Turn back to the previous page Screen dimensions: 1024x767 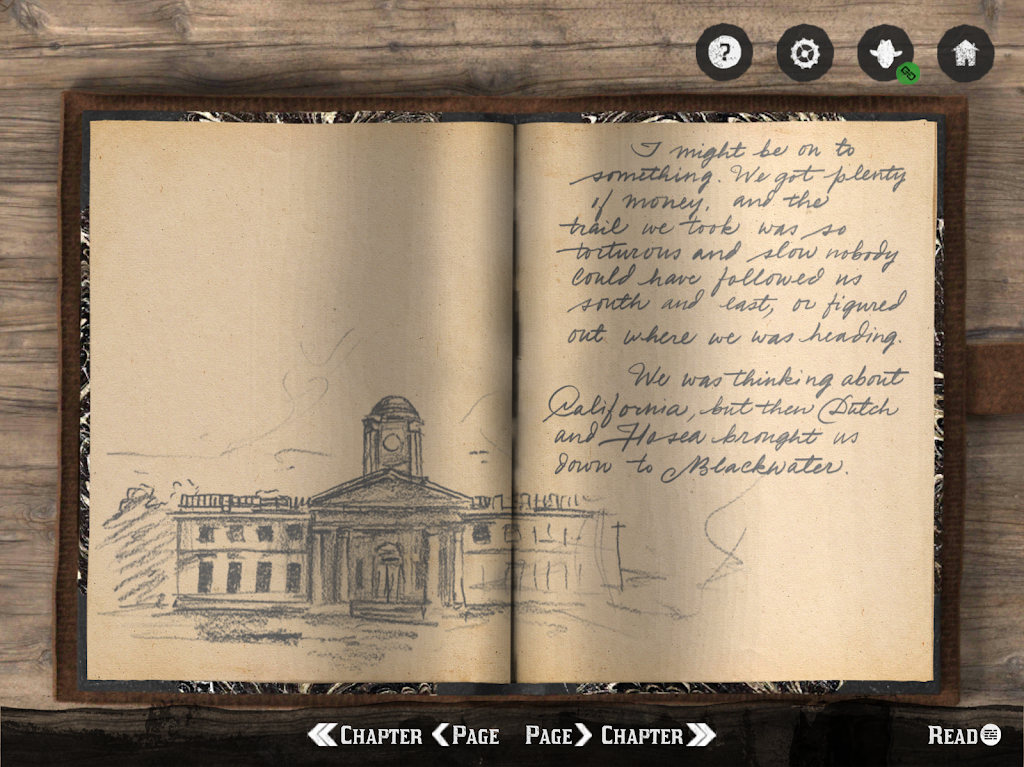pyautogui.click(x=466, y=736)
